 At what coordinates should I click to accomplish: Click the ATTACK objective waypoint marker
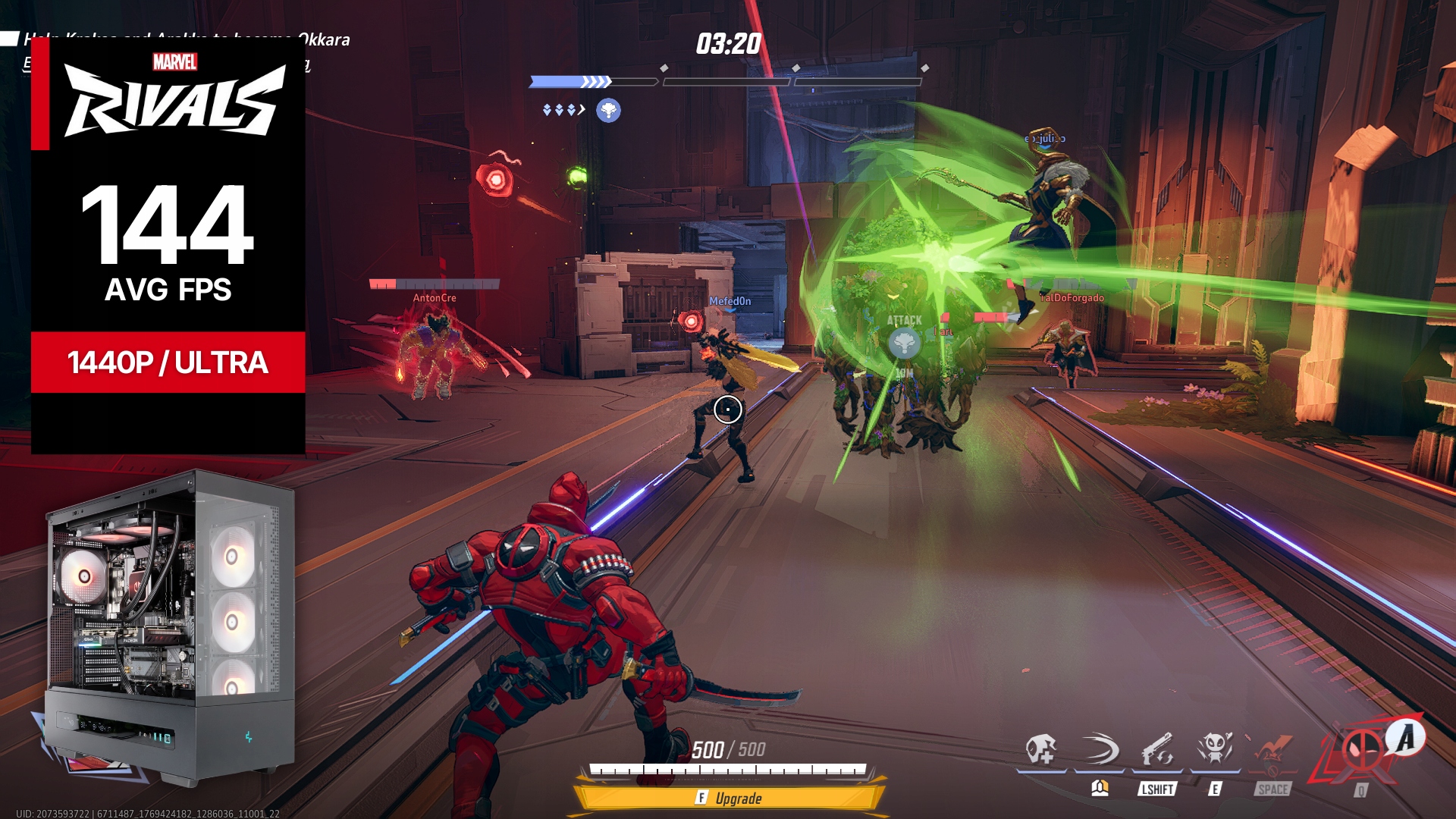(904, 343)
